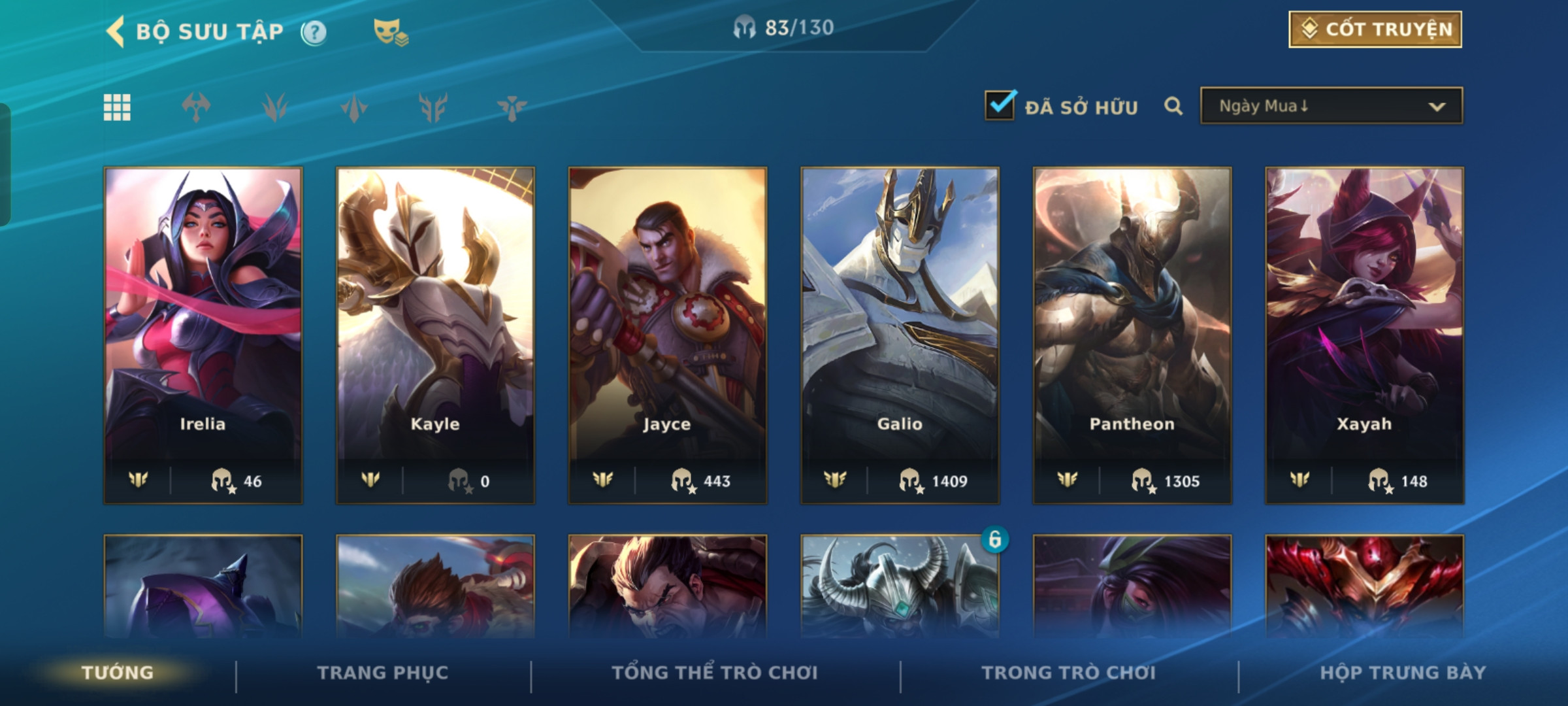1568x706 pixels.
Task: Open the Hộp Trưng Bày tab
Action: pyautogui.click(x=1403, y=673)
